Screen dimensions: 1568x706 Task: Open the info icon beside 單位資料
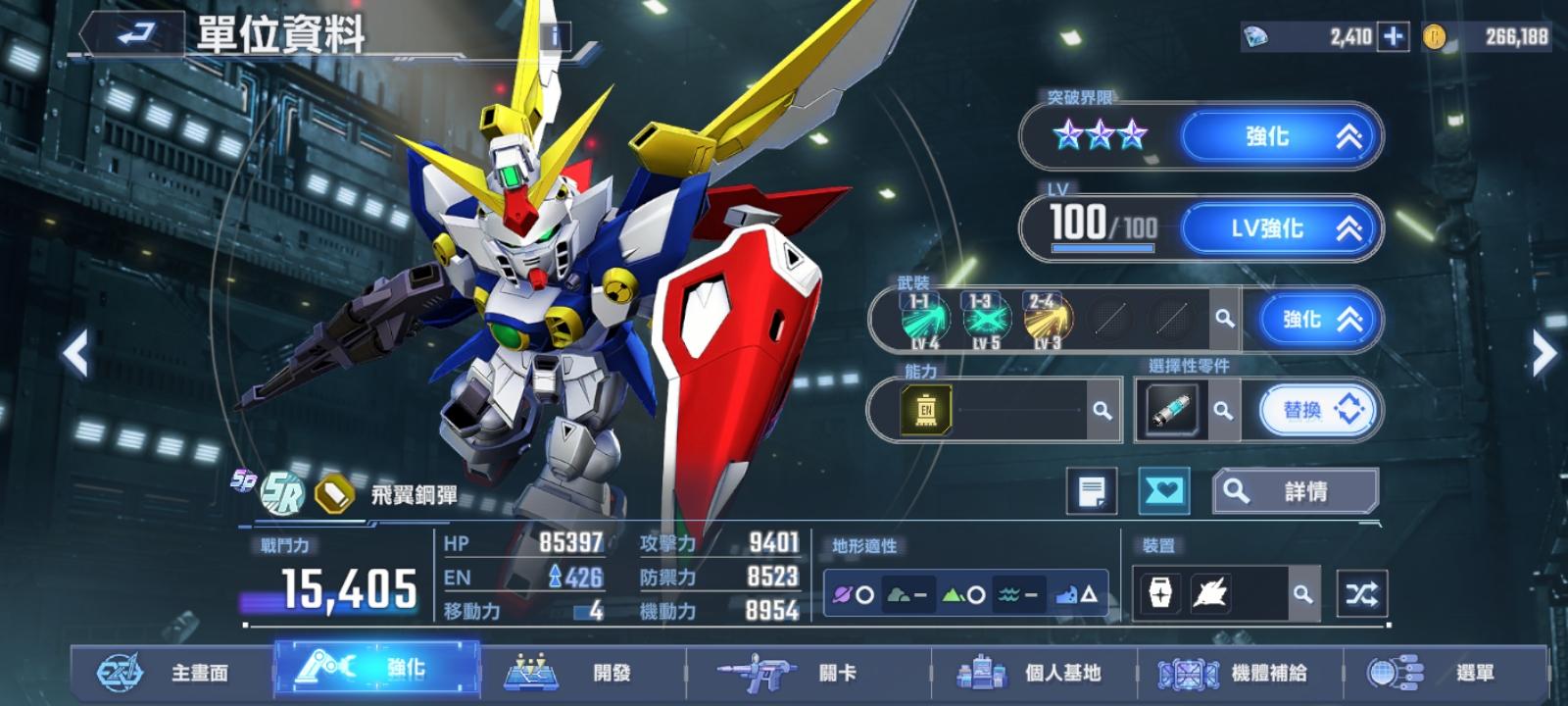[555, 37]
